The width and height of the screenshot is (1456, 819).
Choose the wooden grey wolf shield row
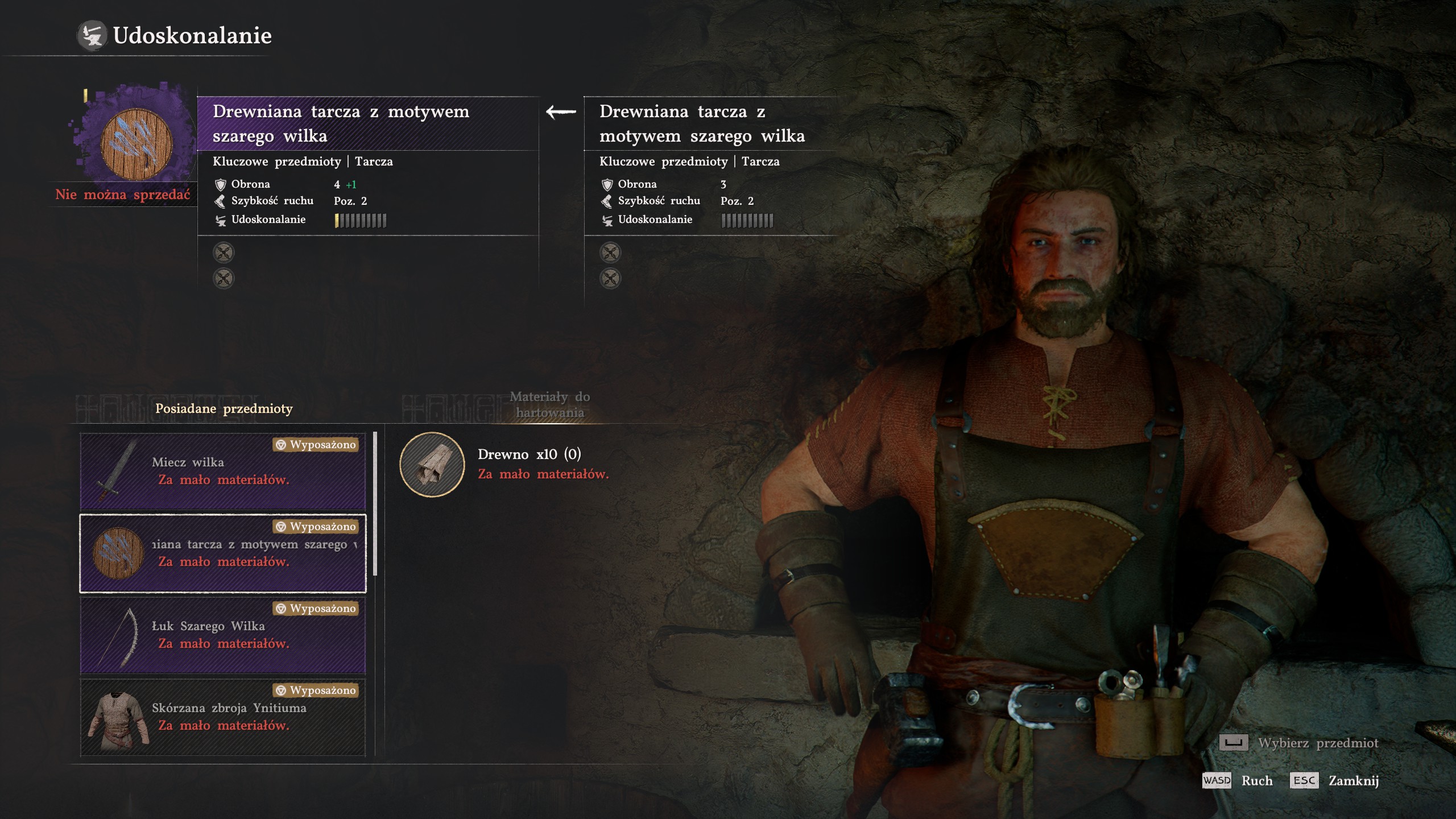222,553
